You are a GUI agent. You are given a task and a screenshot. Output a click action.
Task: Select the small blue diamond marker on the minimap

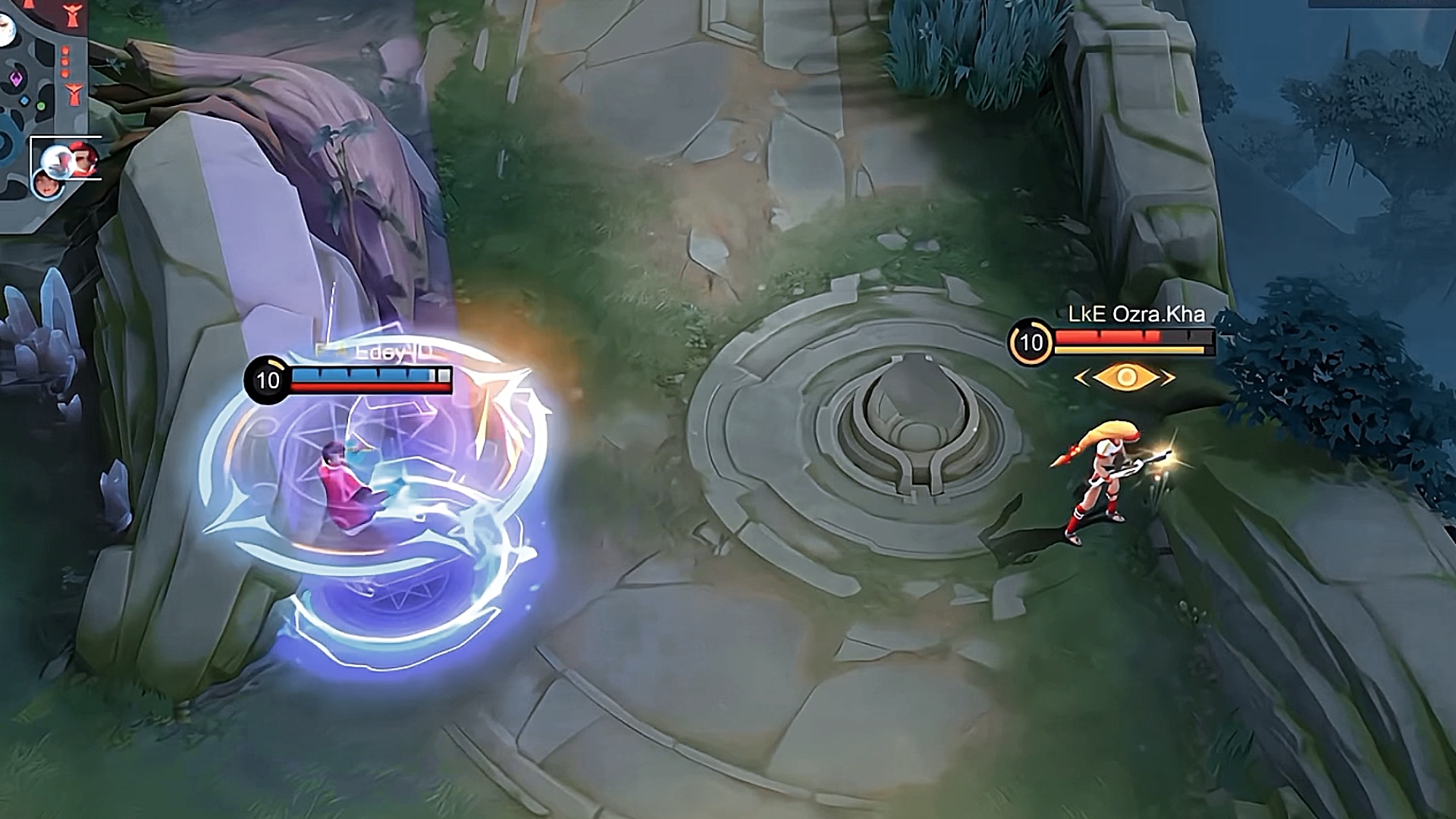pos(25,101)
